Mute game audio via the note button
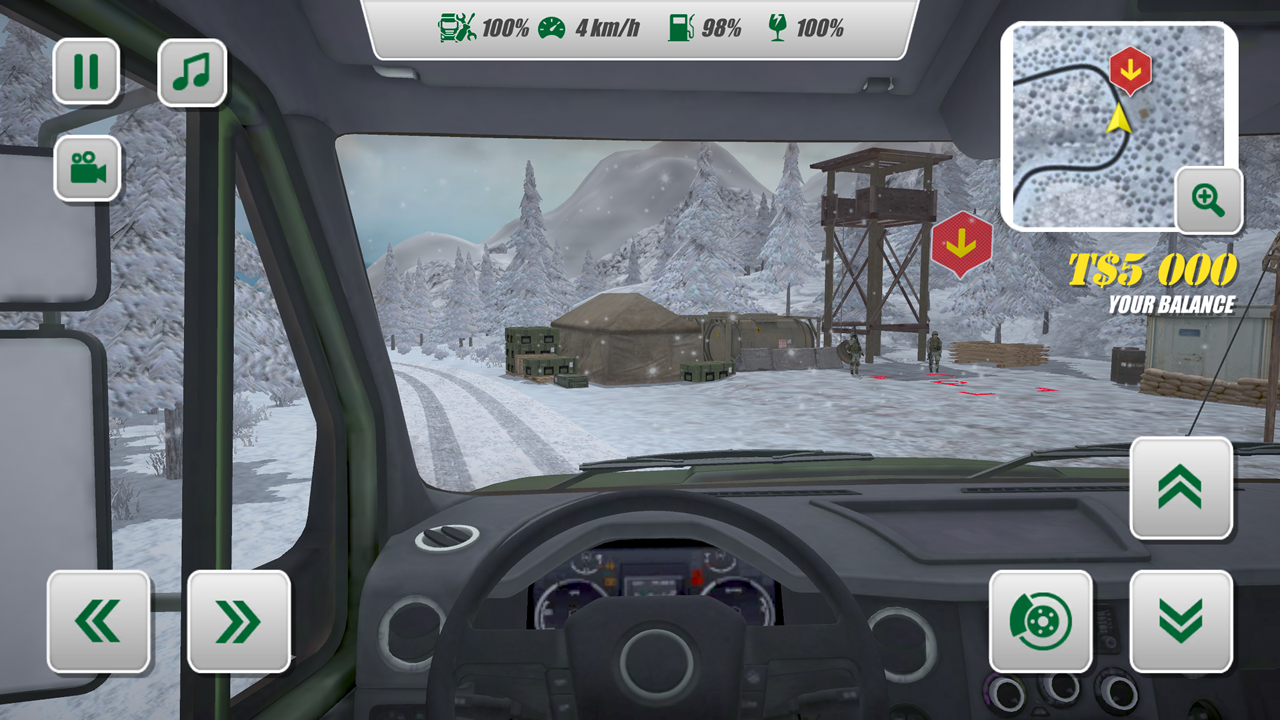 [x=191, y=71]
